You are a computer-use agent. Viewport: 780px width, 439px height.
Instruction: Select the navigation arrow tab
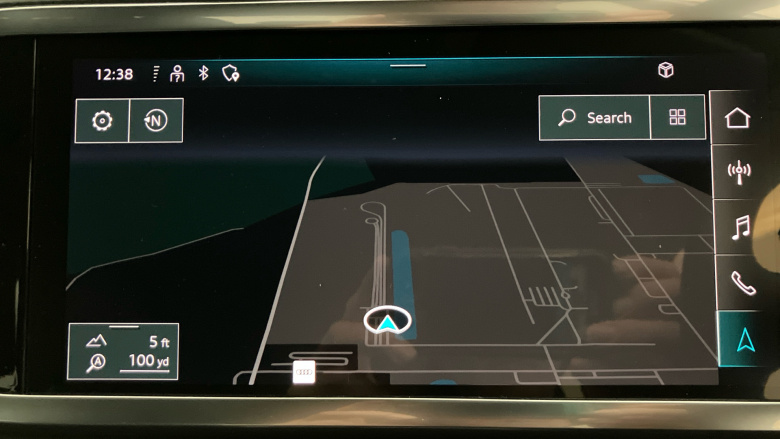[744, 339]
